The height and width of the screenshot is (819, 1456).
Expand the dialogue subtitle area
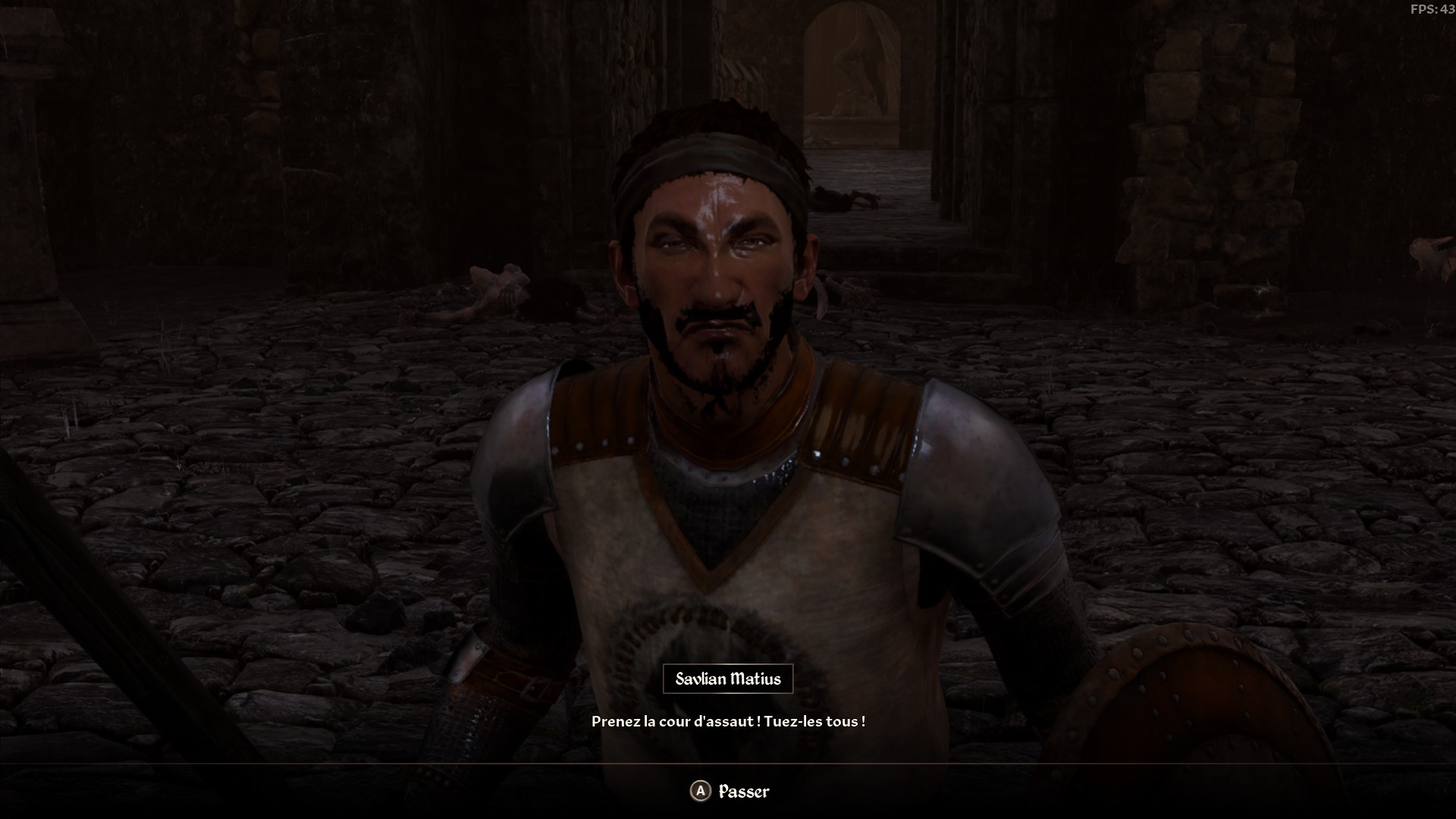pyautogui.click(x=730, y=723)
